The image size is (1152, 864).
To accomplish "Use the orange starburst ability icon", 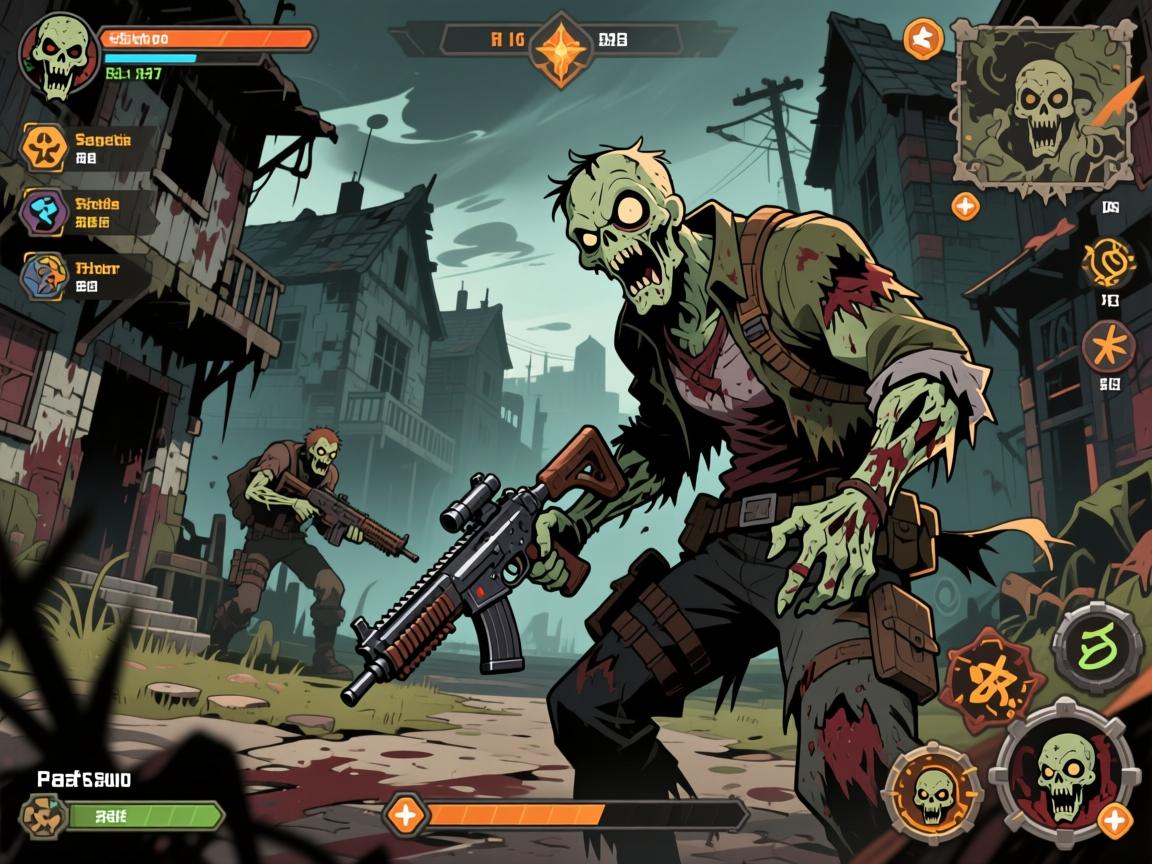I will pyautogui.click(x=1109, y=347).
